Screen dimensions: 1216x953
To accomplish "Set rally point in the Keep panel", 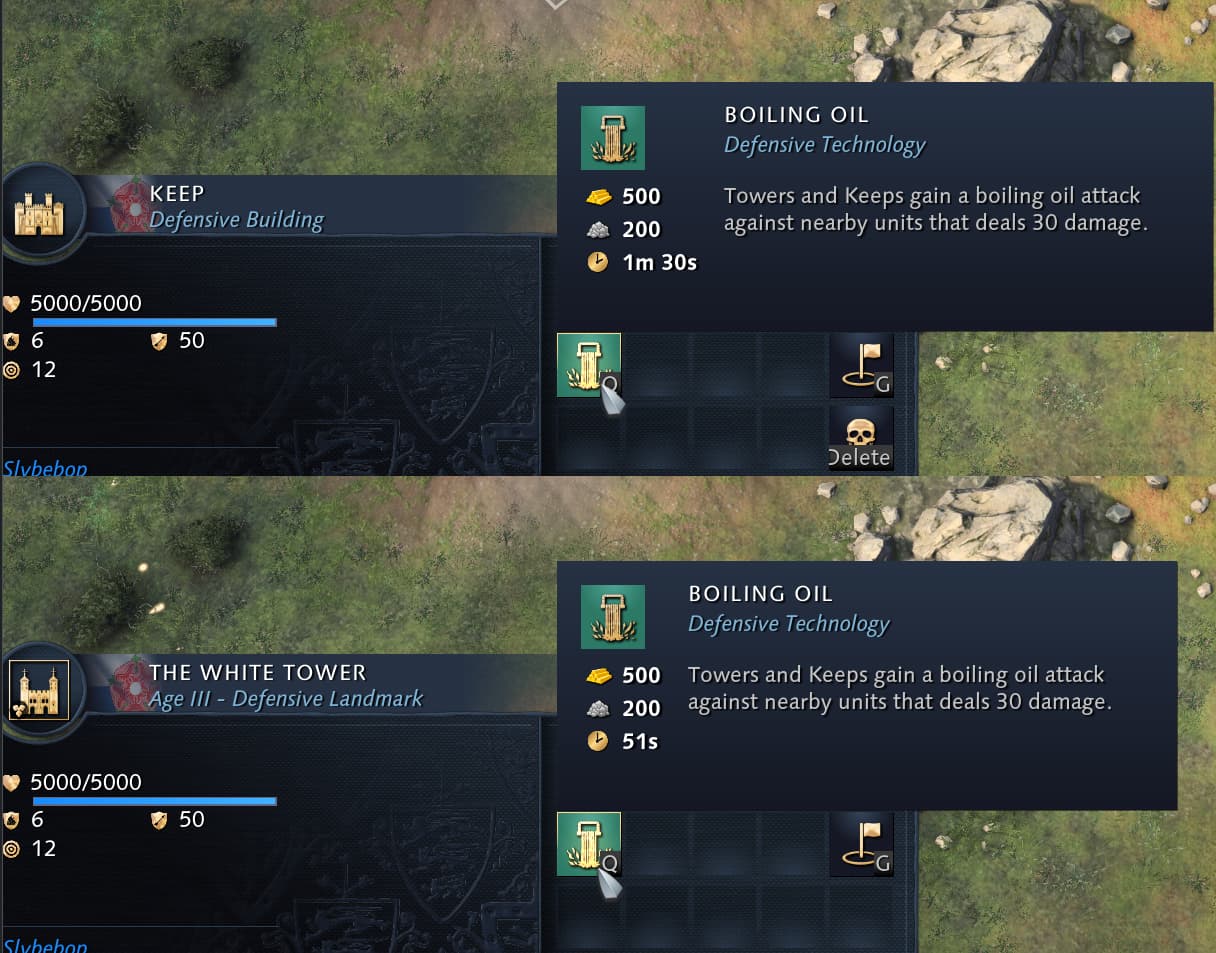I will [861, 365].
